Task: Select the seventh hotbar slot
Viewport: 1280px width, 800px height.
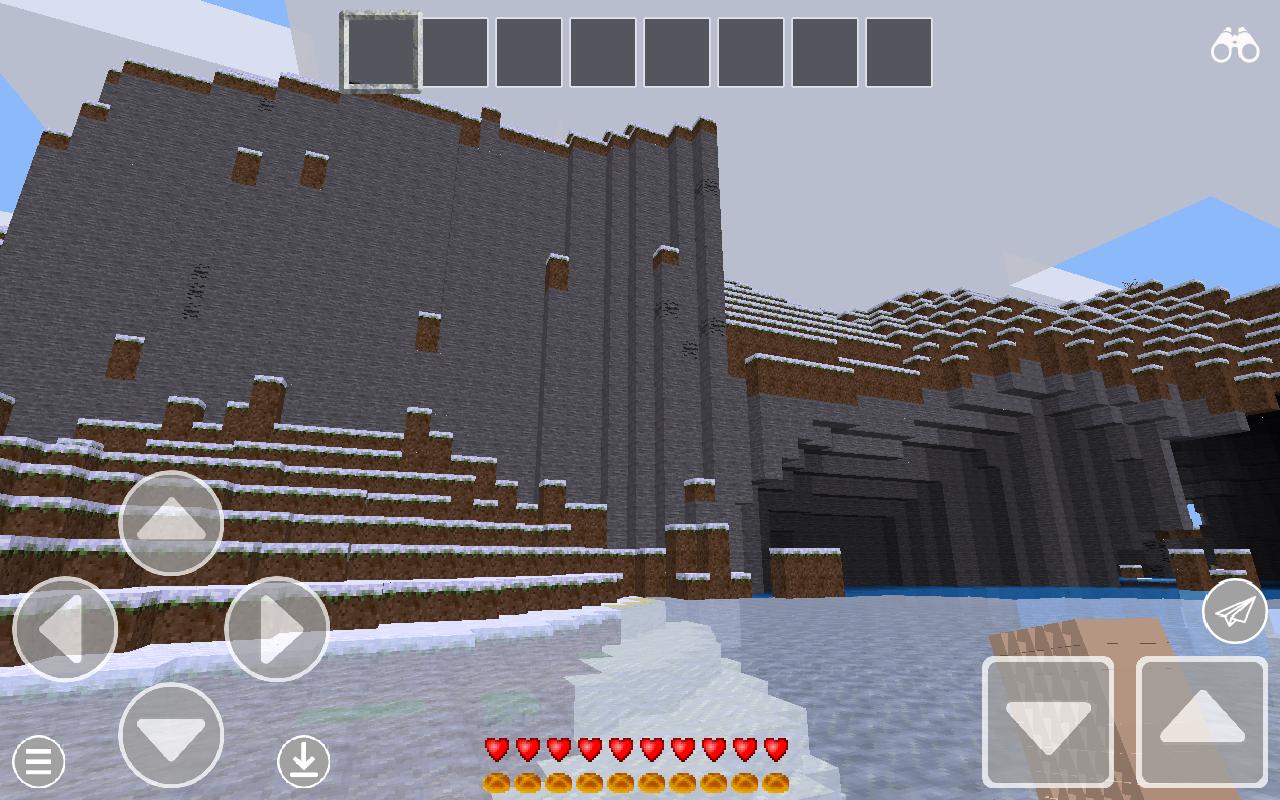Action: 824,53
